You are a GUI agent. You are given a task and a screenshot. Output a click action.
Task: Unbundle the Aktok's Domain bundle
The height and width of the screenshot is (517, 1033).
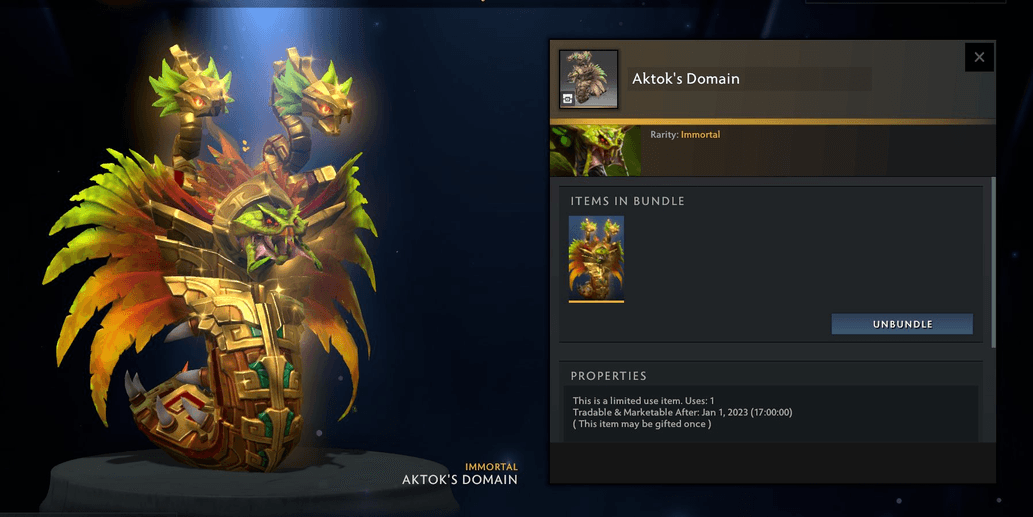[x=902, y=324]
